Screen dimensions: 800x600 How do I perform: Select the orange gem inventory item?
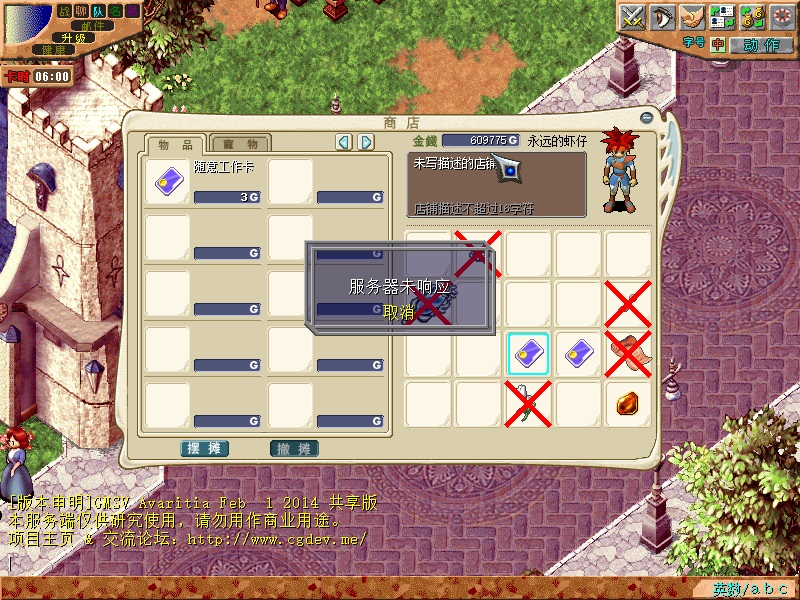click(x=628, y=403)
